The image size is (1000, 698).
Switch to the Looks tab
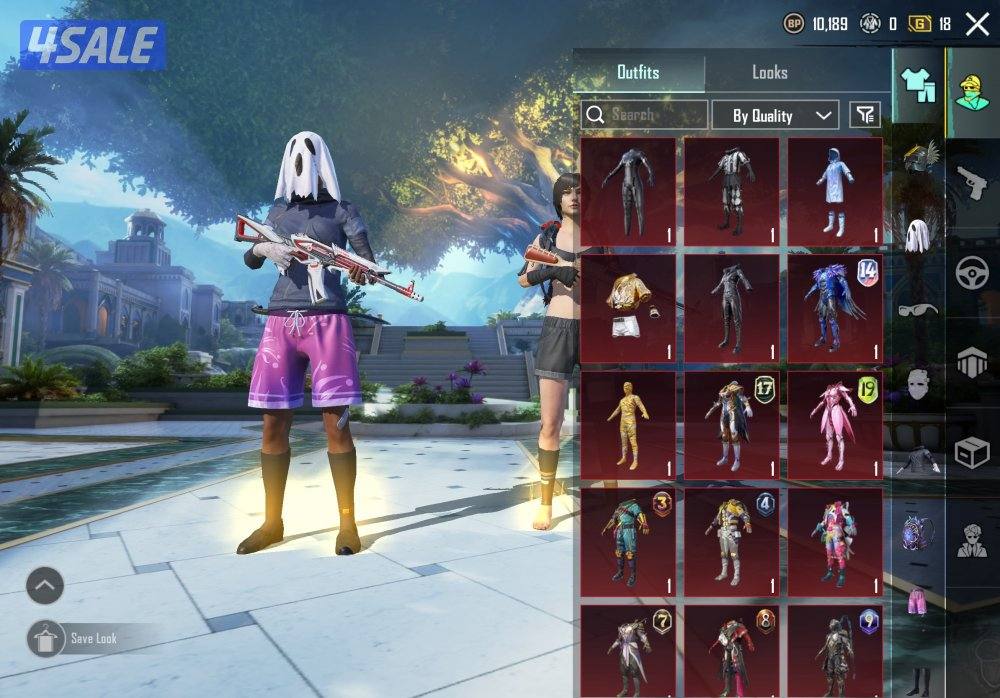point(769,73)
